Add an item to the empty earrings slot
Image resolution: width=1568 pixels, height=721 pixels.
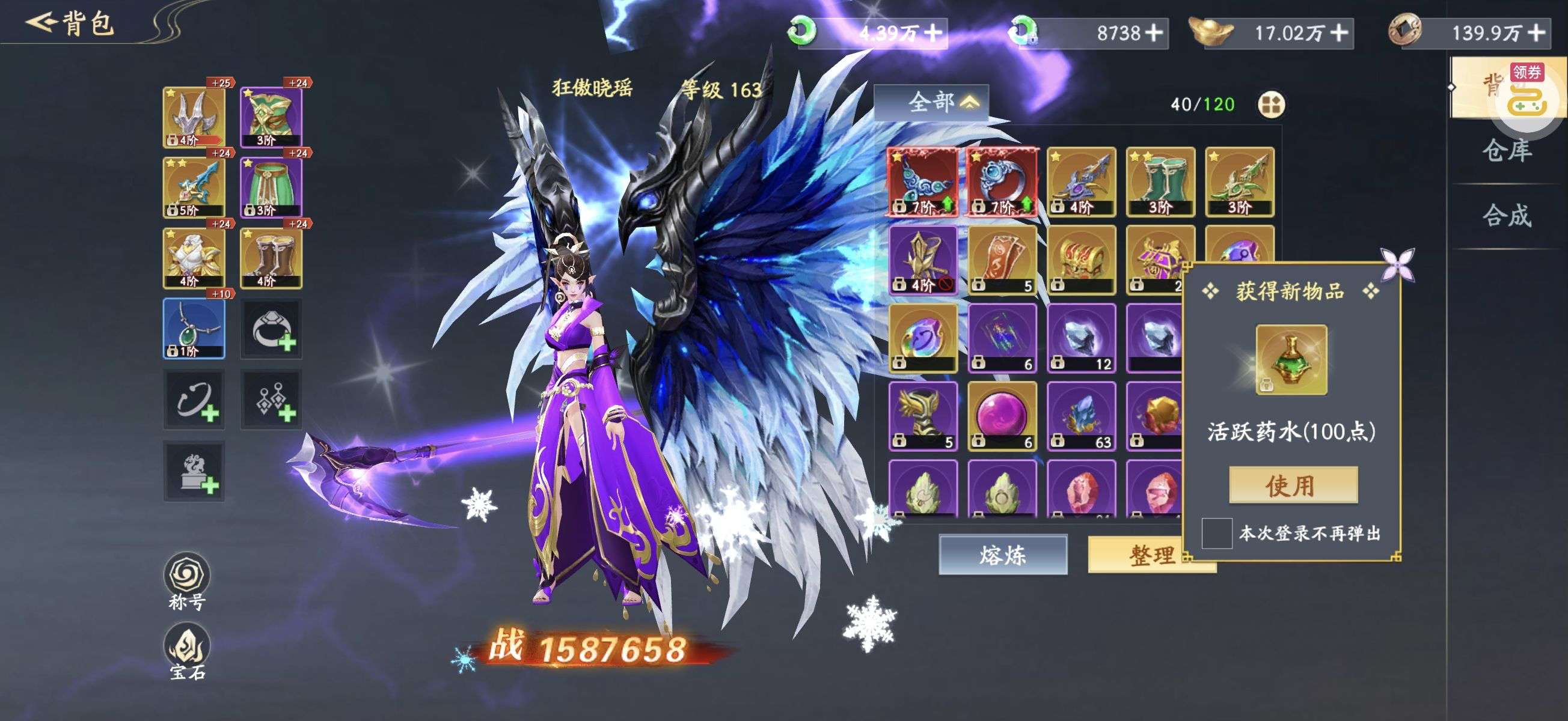(272, 400)
